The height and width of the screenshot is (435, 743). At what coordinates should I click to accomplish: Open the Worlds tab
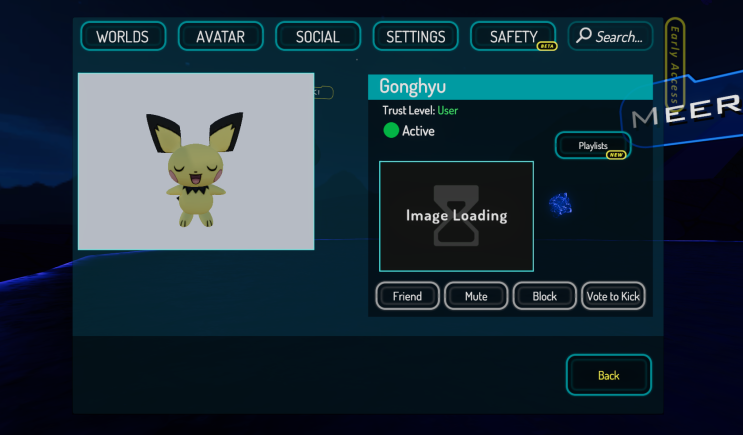(122, 37)
